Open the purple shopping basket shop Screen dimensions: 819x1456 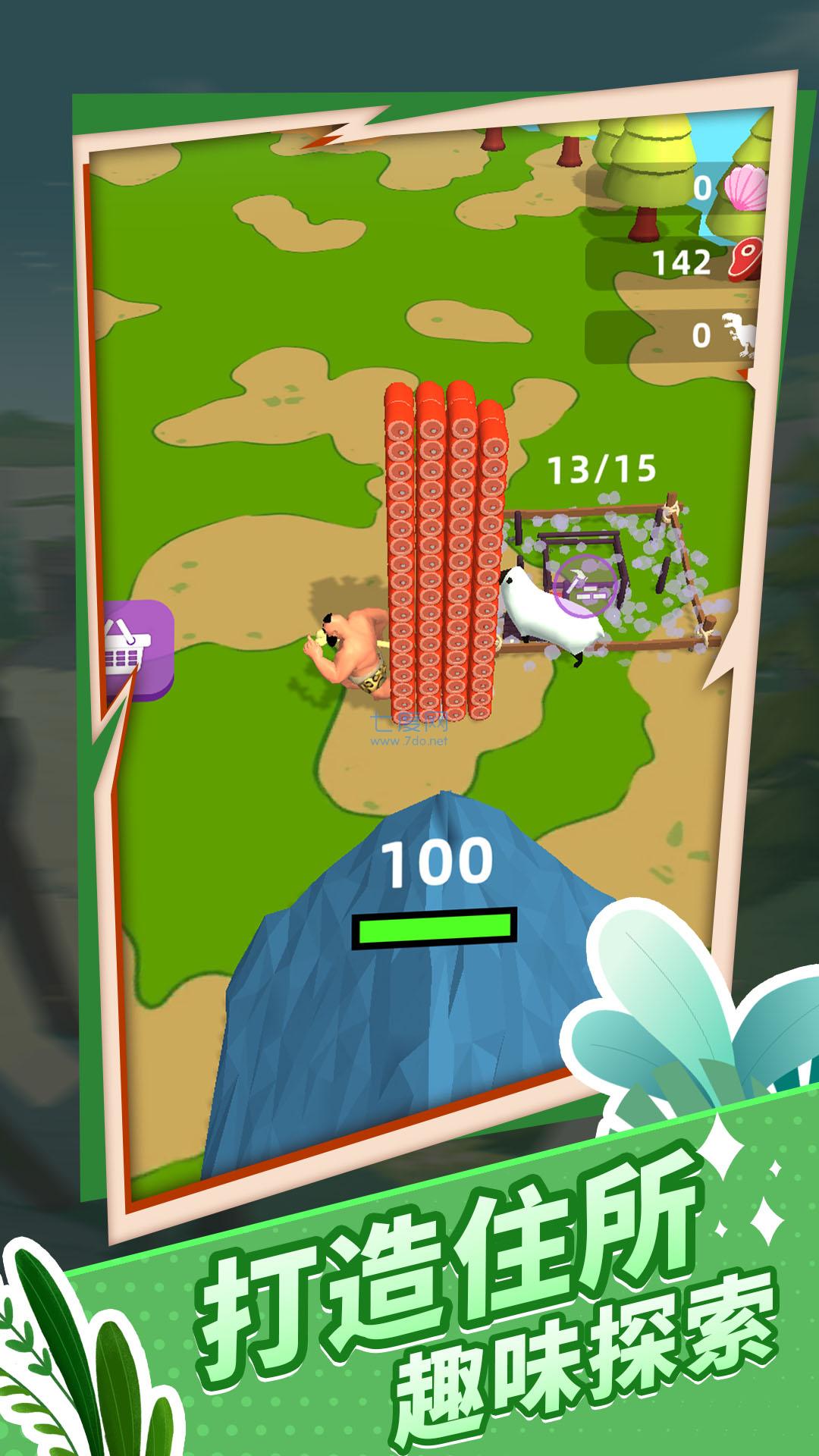(138, 648)
